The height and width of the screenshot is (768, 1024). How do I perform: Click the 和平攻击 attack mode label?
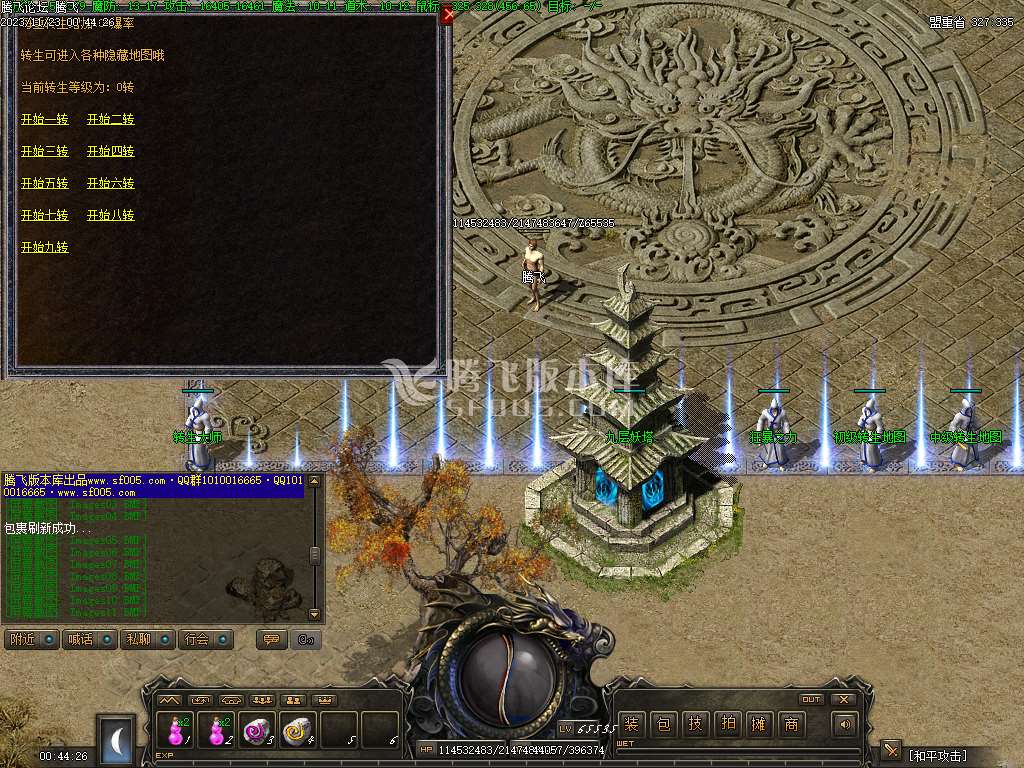click(938, 754)
